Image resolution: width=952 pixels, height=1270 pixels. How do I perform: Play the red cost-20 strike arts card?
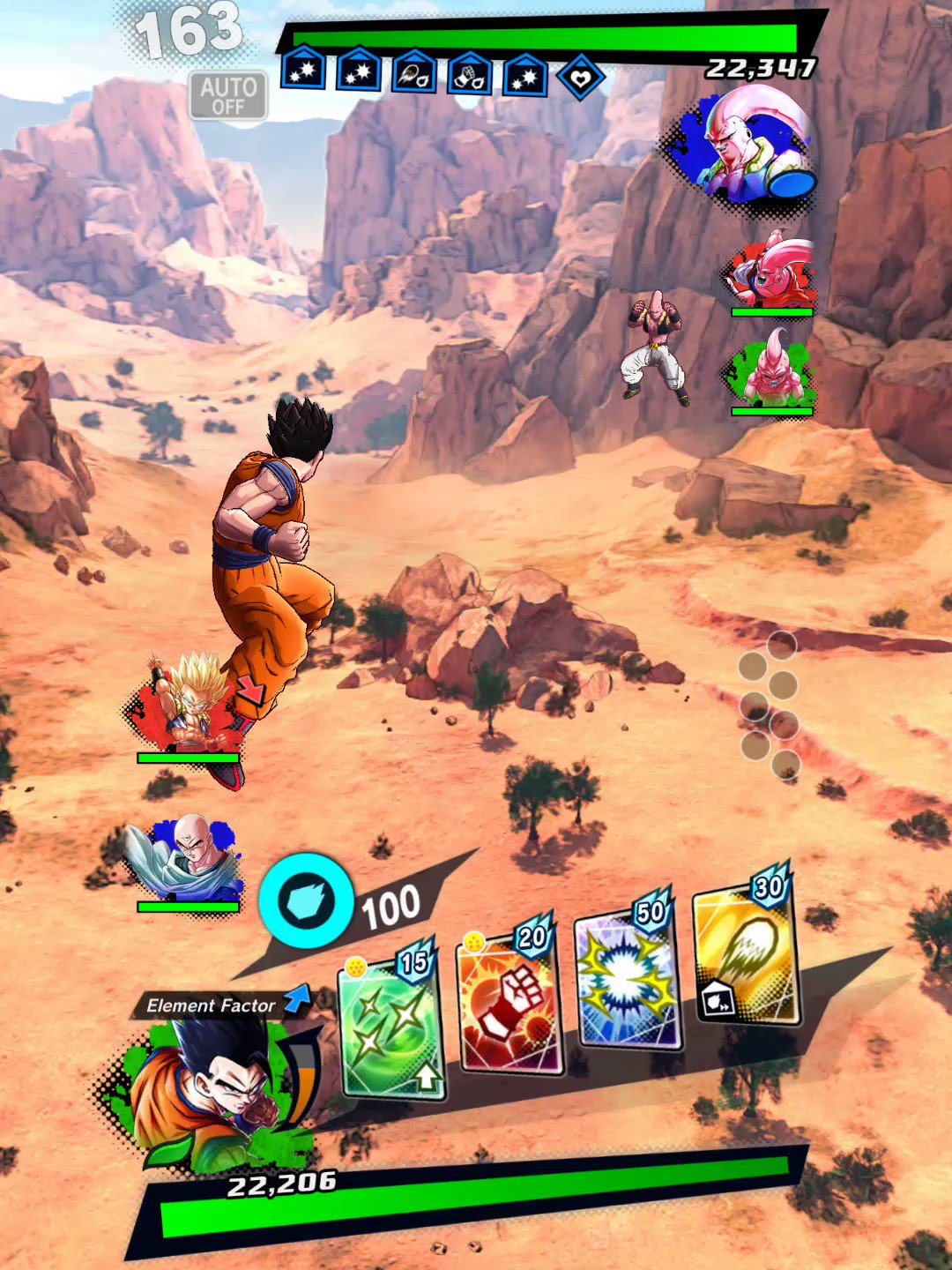[x=509, y=1004]
